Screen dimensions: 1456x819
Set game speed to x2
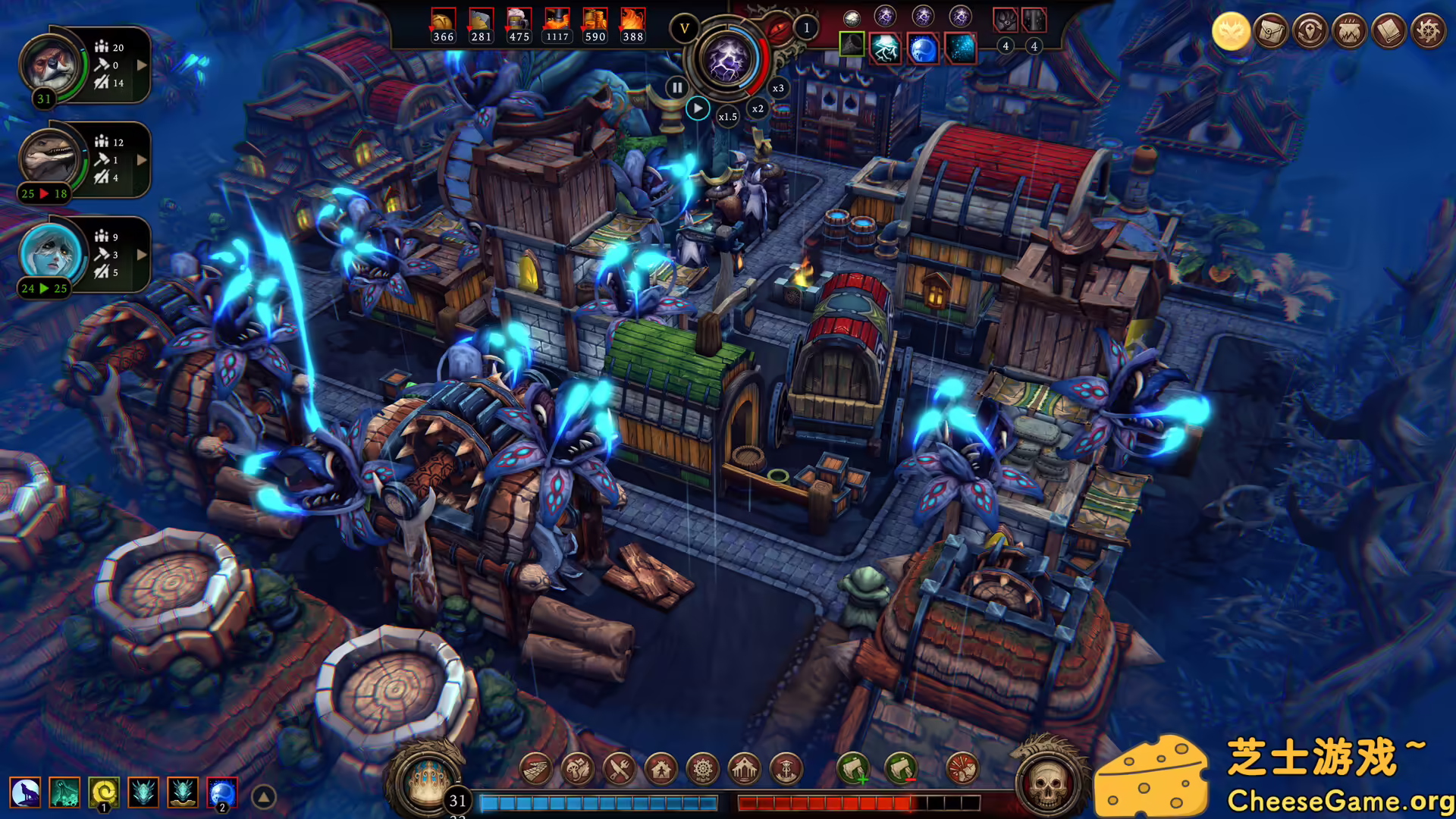(758, 108)
